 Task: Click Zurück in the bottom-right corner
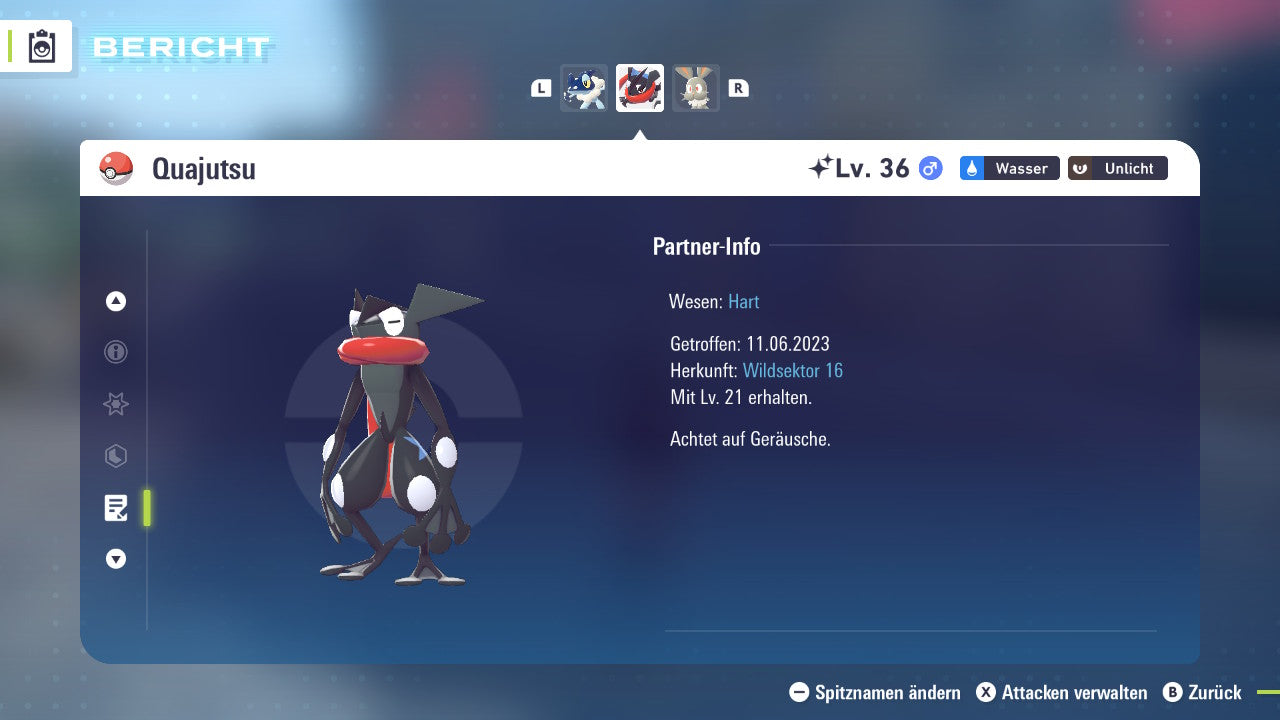[1214, 692]
